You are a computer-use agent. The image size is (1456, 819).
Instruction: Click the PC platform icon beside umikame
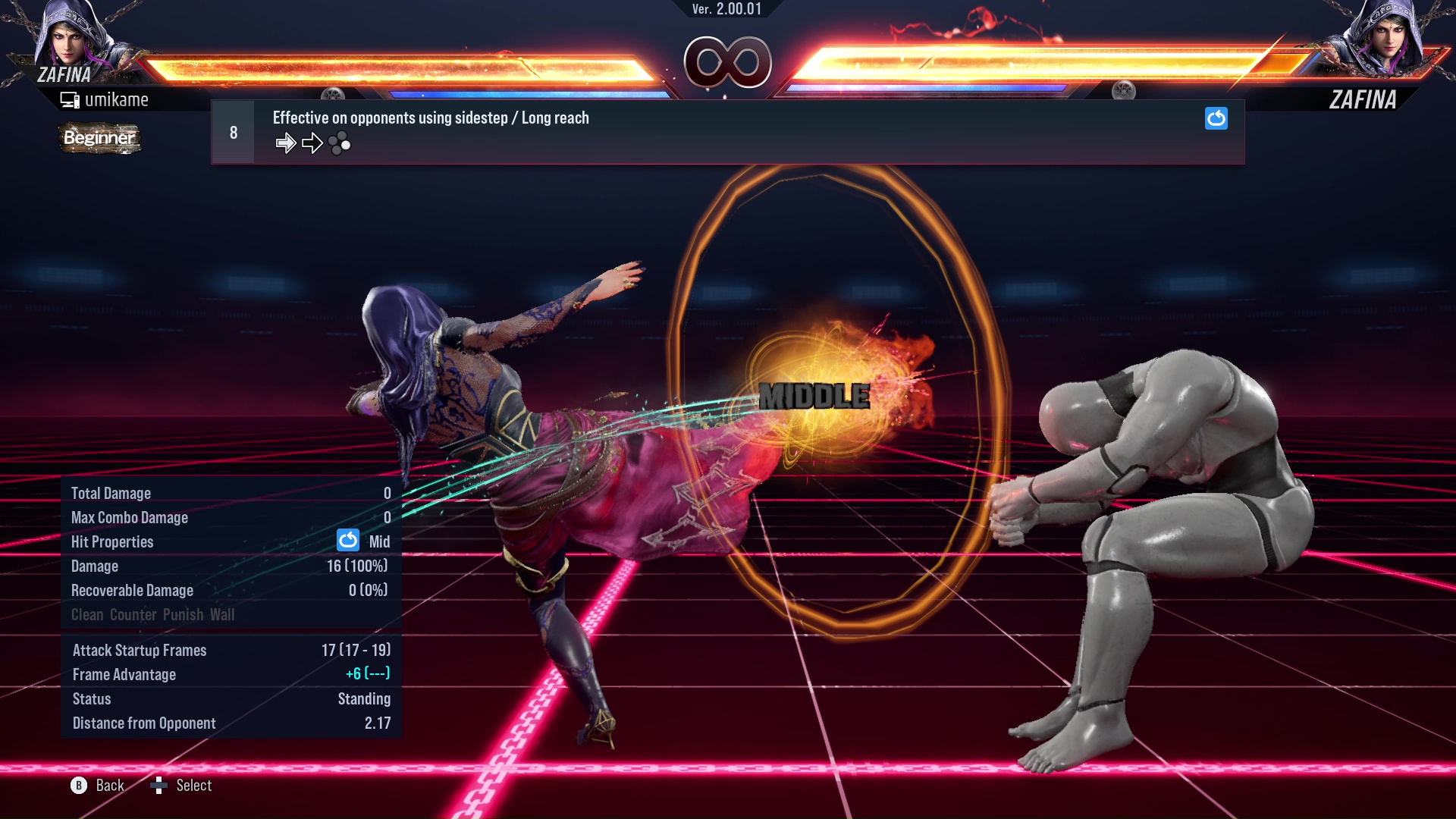coord(70,99)
